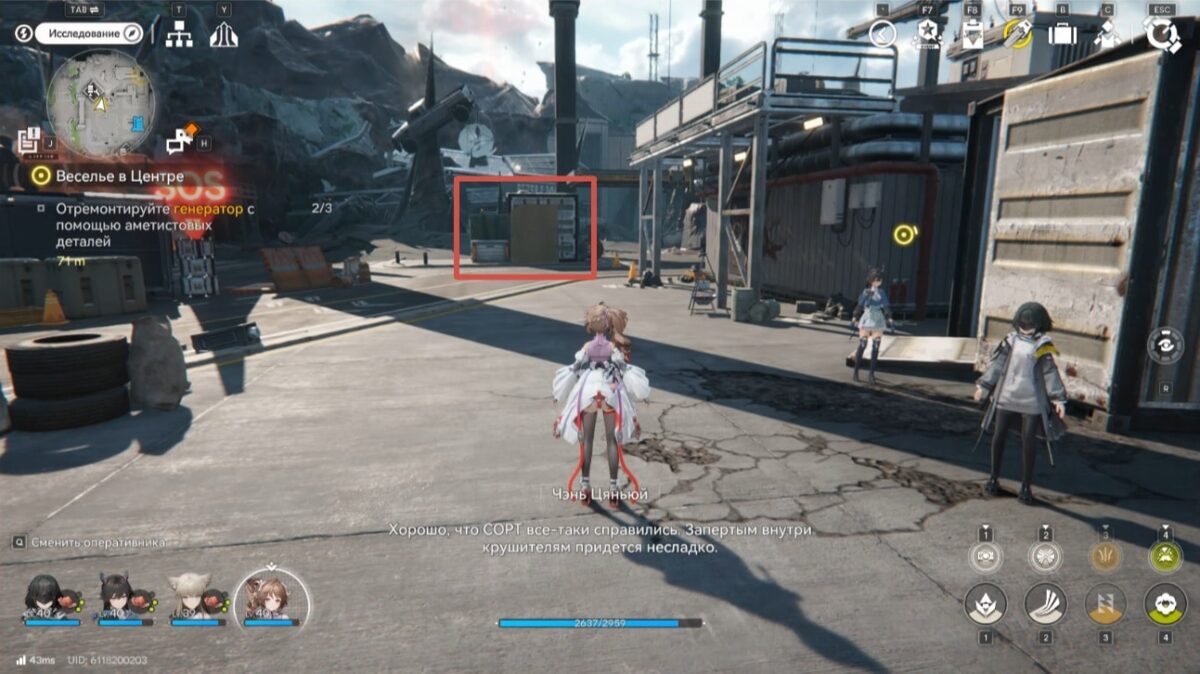Image resolution: width=1200 pixels, height=674 pixels.
Task: Switch to the white-haired cat-eared operator portrait
Action: click(x=188, y=596)
